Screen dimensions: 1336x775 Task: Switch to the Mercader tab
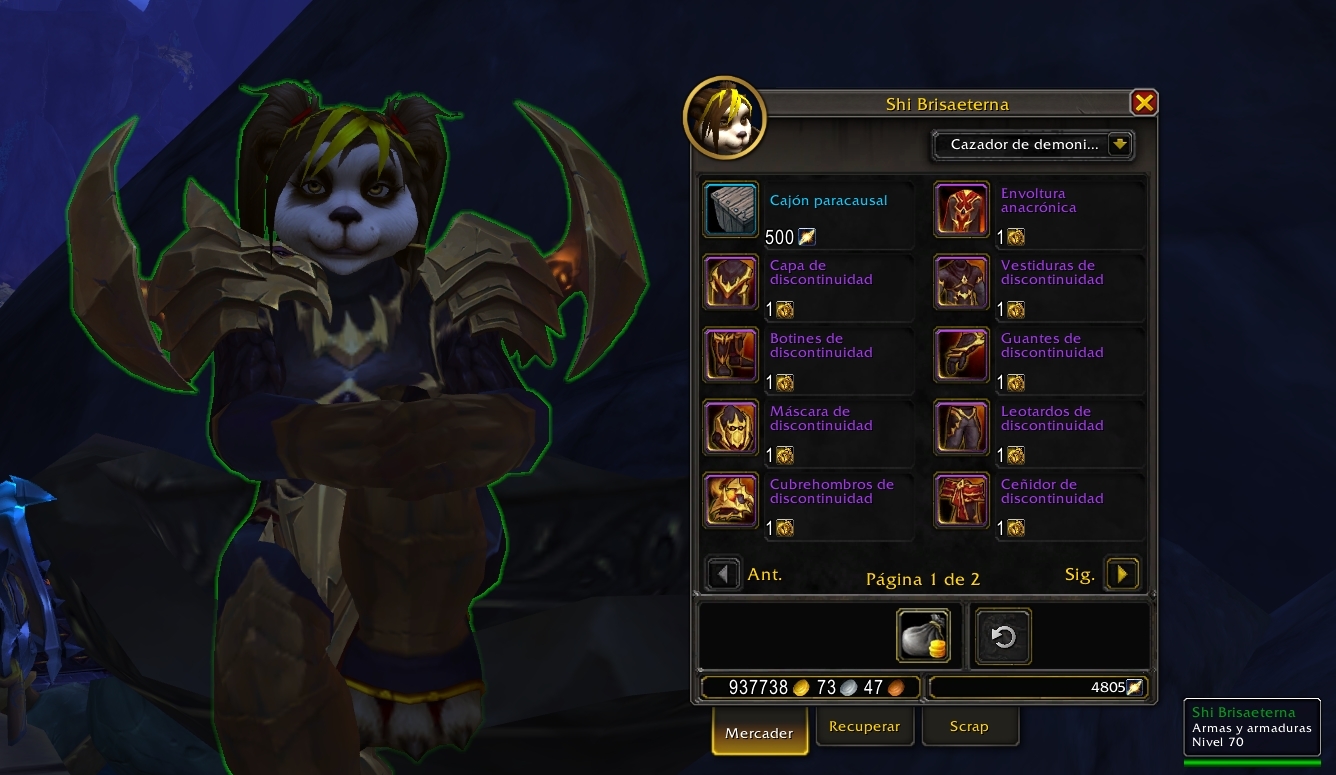759,732
